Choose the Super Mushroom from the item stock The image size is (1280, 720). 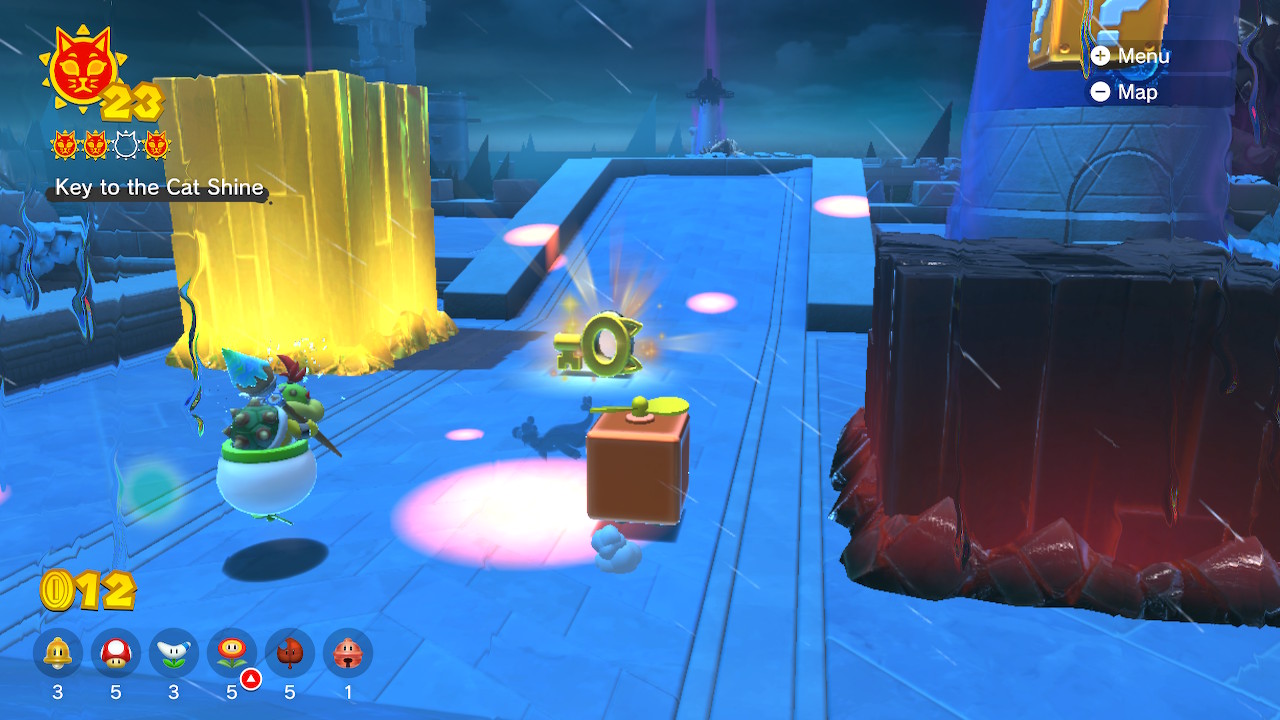[116, 654]
